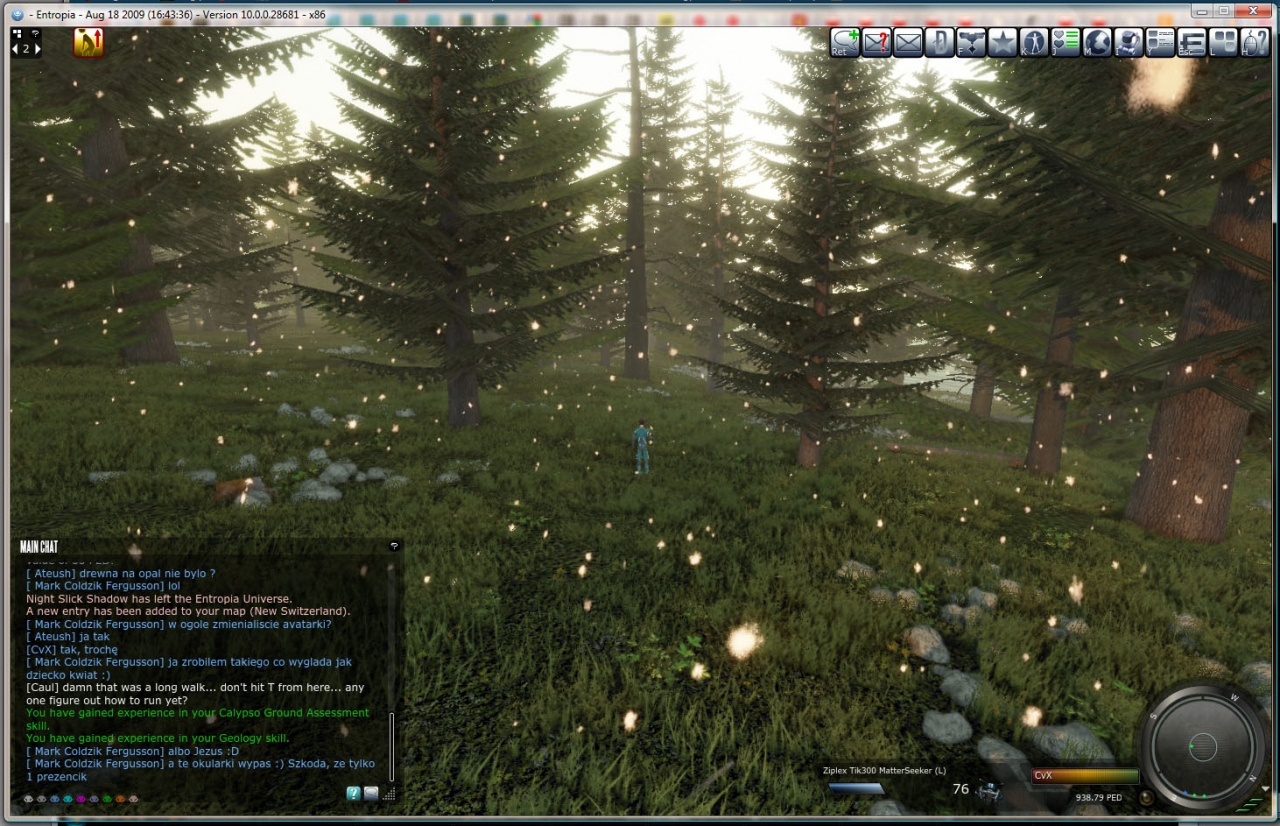Click the envelope with red question mark
This screenshot has width=1280, height=826.
click(x=876, y=43)
